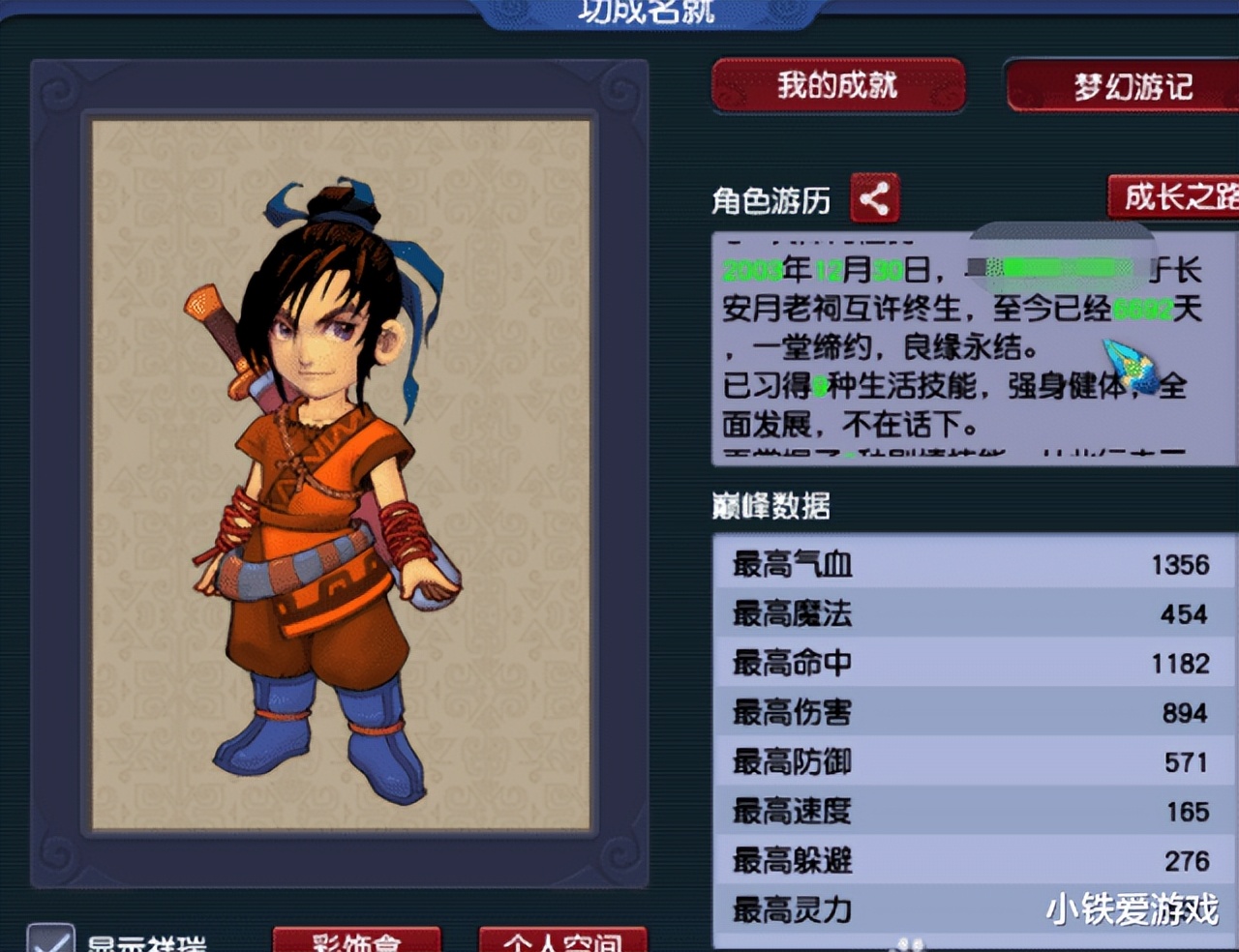
Task: Click the green gem icon in life skills line
Action: tap(818, 384)
